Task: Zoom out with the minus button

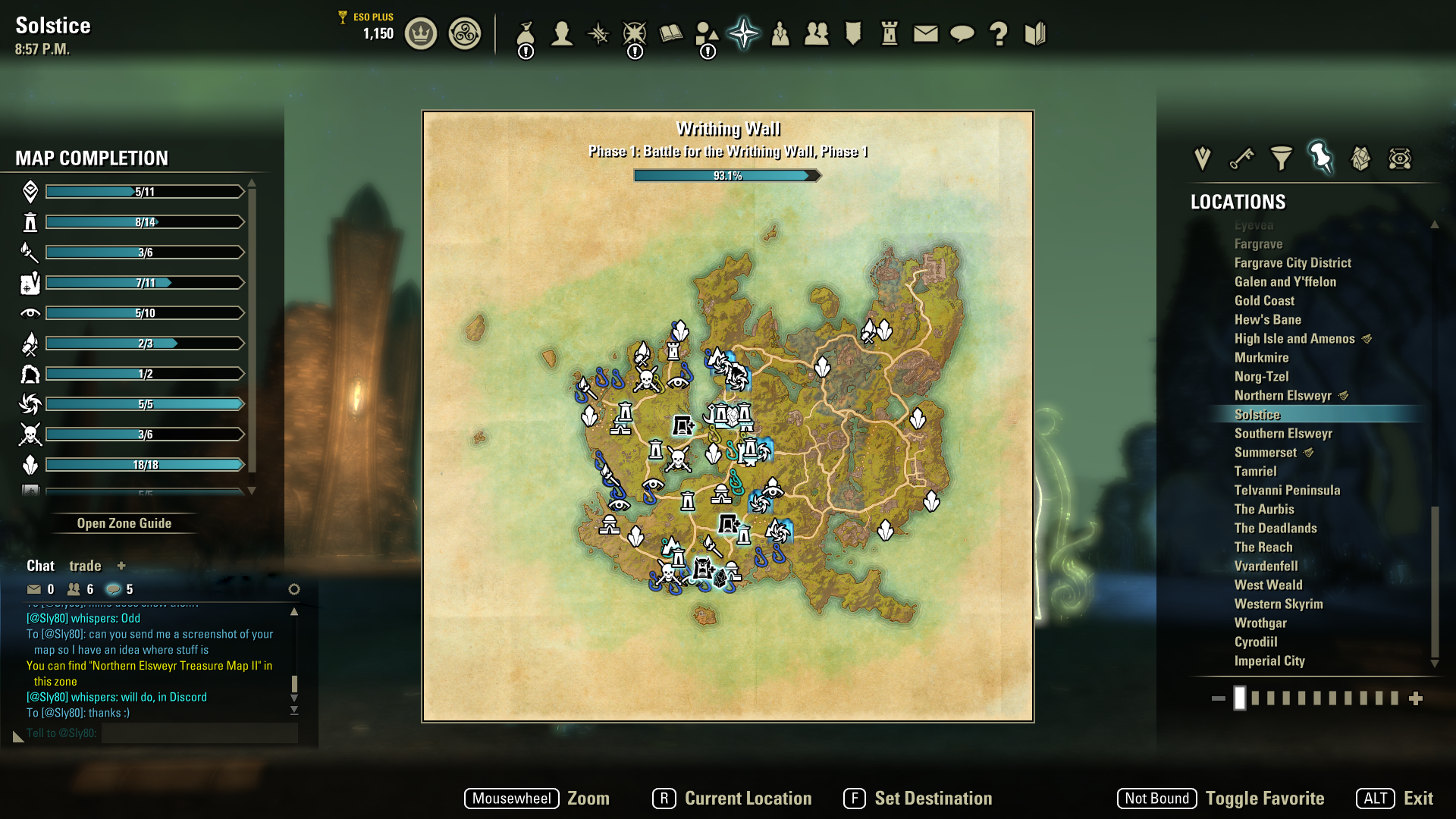Action: (x=1219, y=698)
